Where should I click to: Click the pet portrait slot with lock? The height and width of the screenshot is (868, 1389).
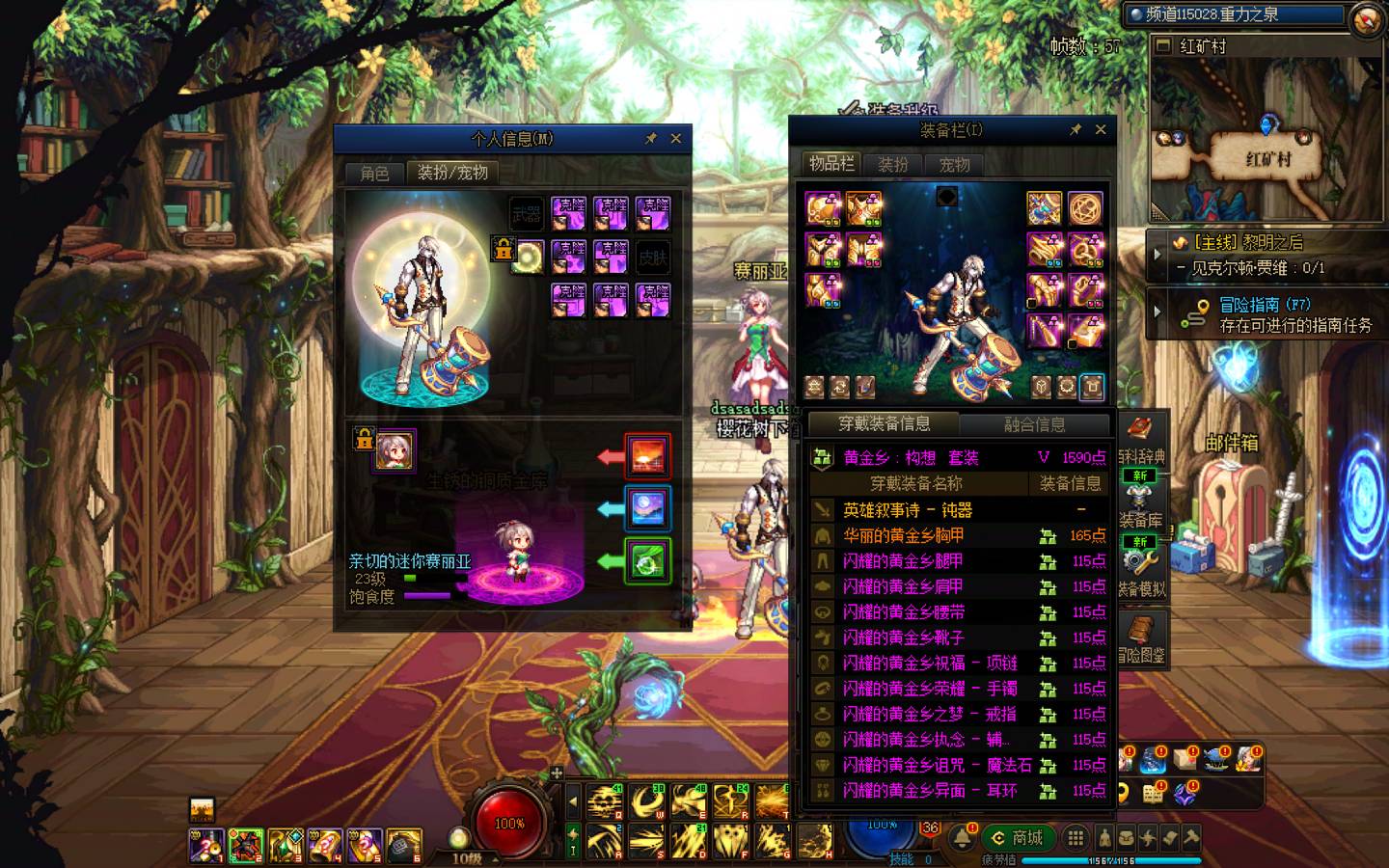coord(394,450)
